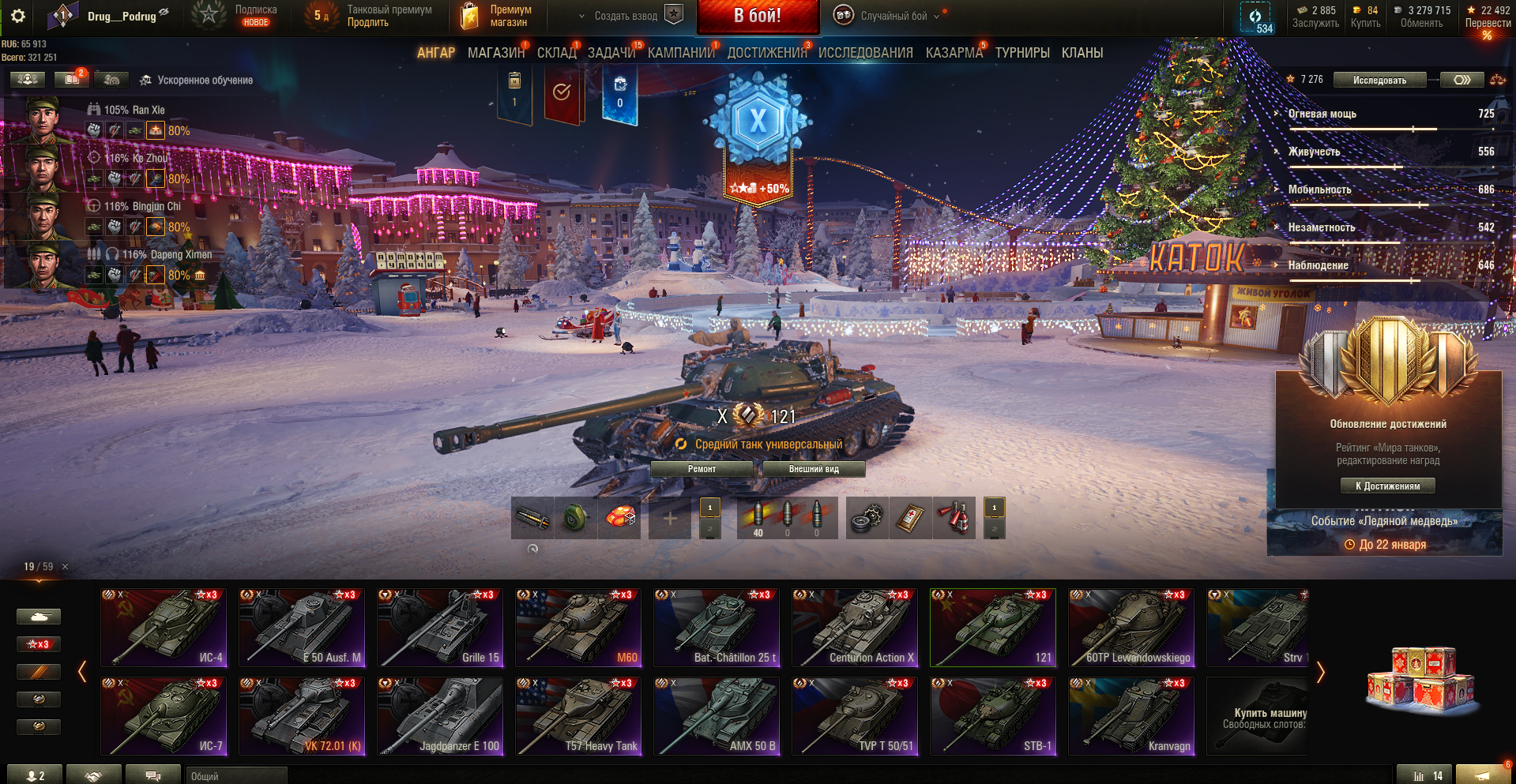Click the Ремонт button
Image resolution: width=1516 pixels, height=784 pixels.
(x=702, y=469)
